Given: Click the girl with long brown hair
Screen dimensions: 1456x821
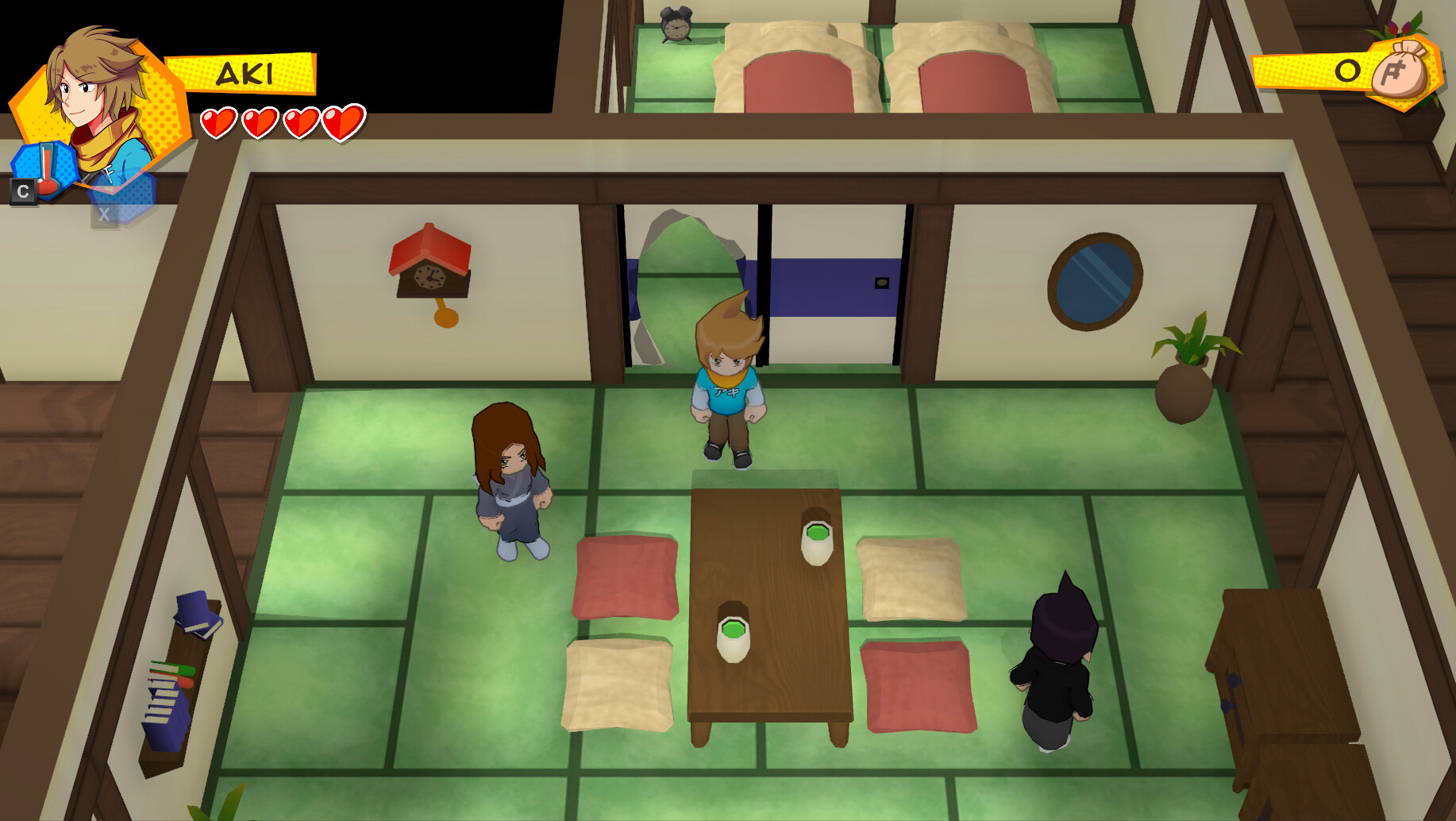Looking at the screenshot, I should pos(512,476).
